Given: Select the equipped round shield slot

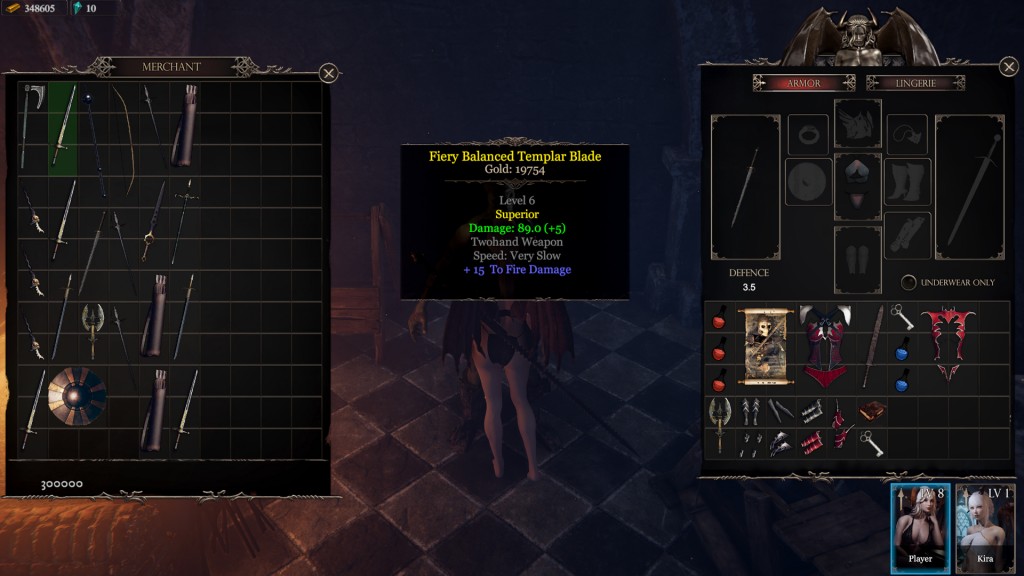Looking at the screenshot, I should [x=807, y=183].
